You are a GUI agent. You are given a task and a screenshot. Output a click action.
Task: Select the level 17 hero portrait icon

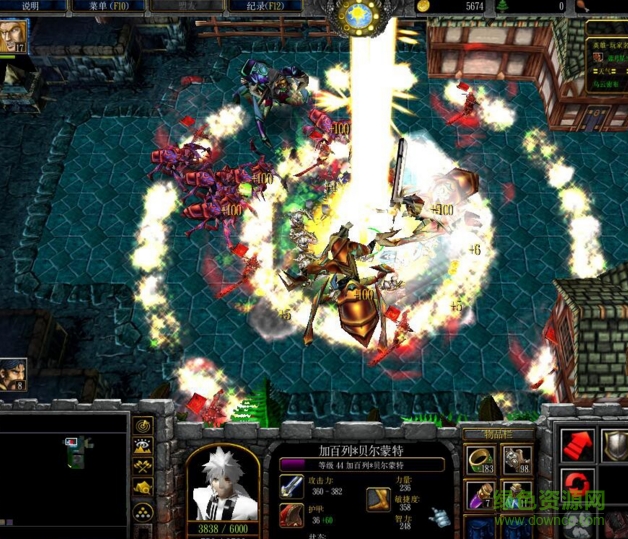14,36
